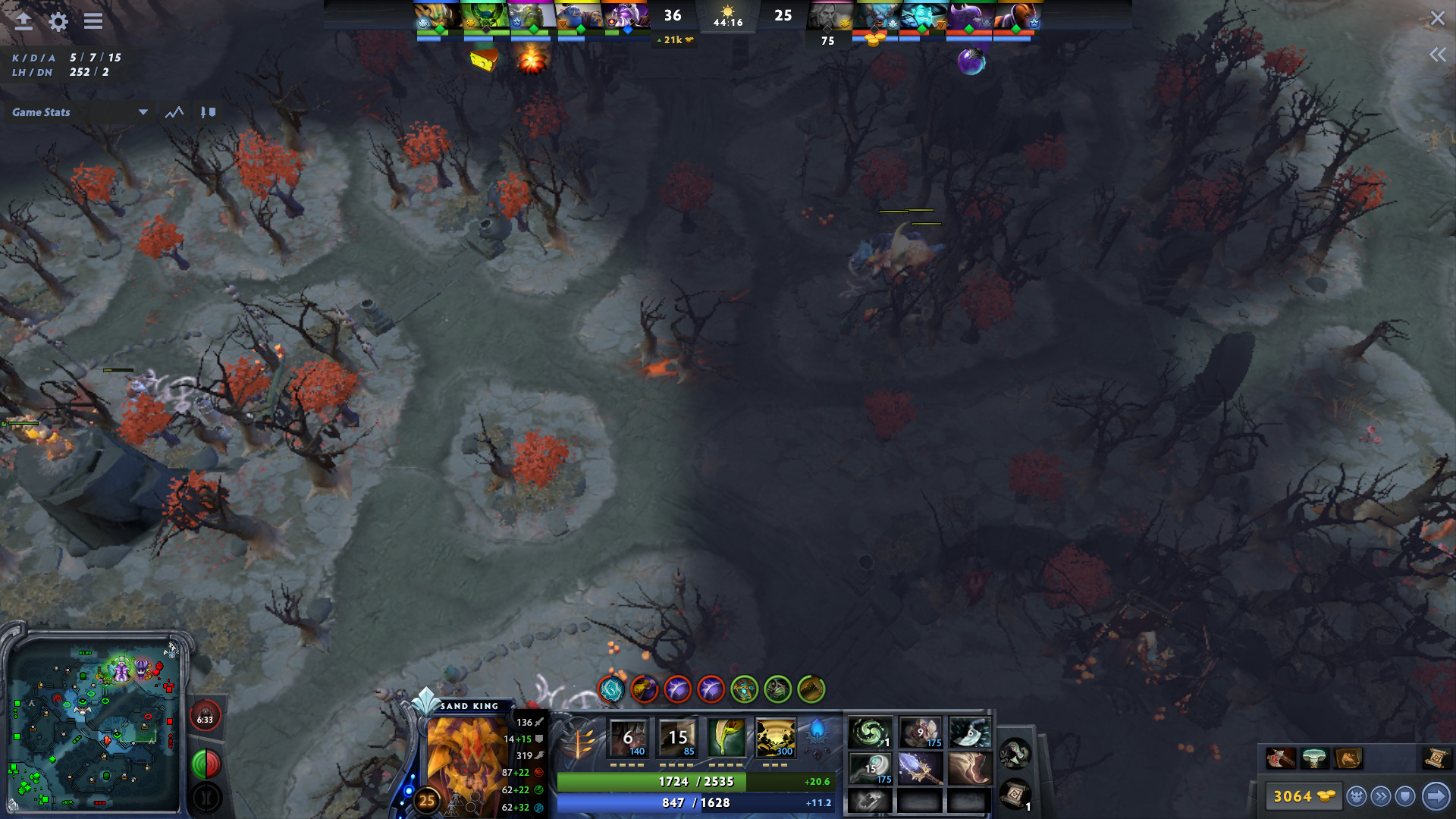Activate the Epicenter ultimate ability
Image resolution: width=1456 pixels, height=819 pixels.
click(x=775, y=737)
